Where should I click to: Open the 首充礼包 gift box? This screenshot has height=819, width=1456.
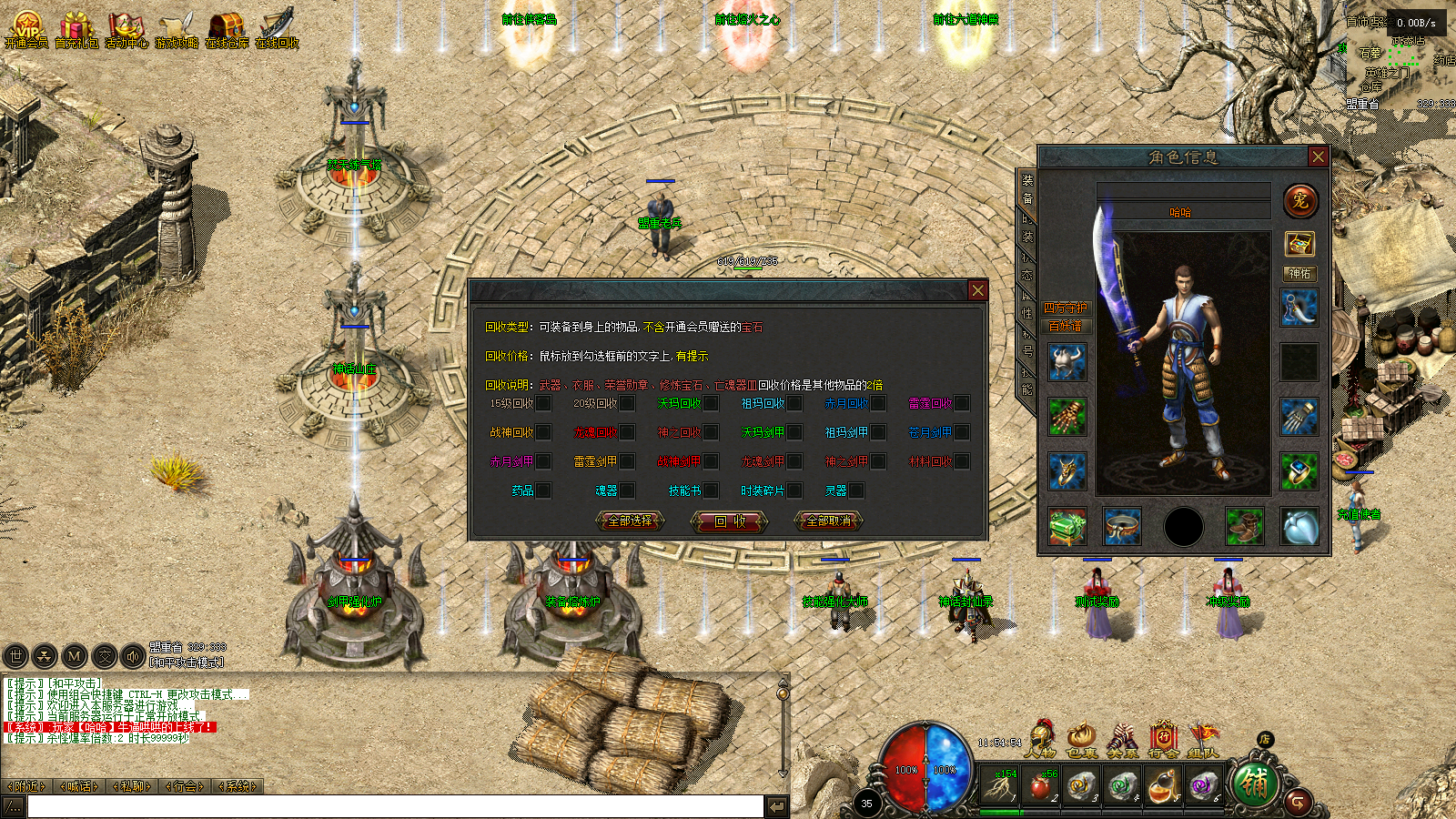(x=76, y=27)
